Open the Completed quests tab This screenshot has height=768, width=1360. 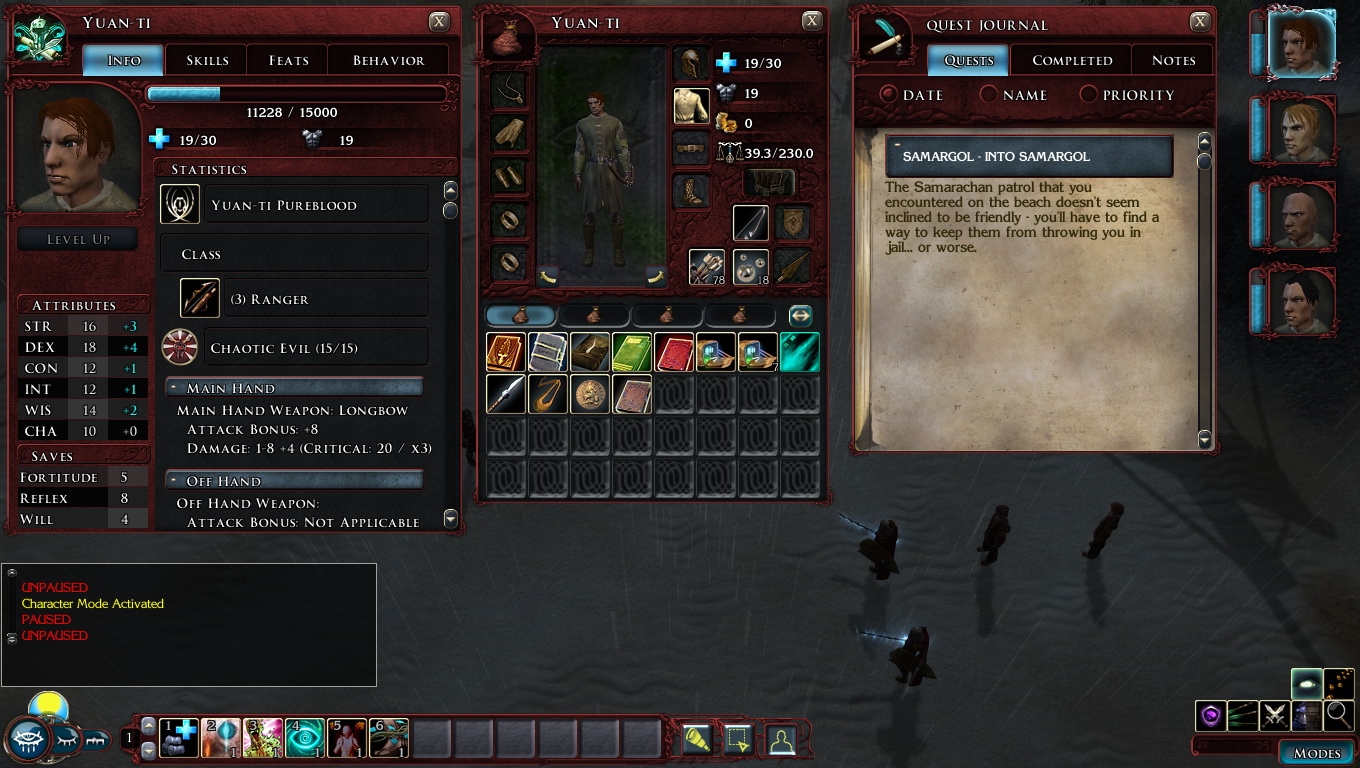[1072, 61]
